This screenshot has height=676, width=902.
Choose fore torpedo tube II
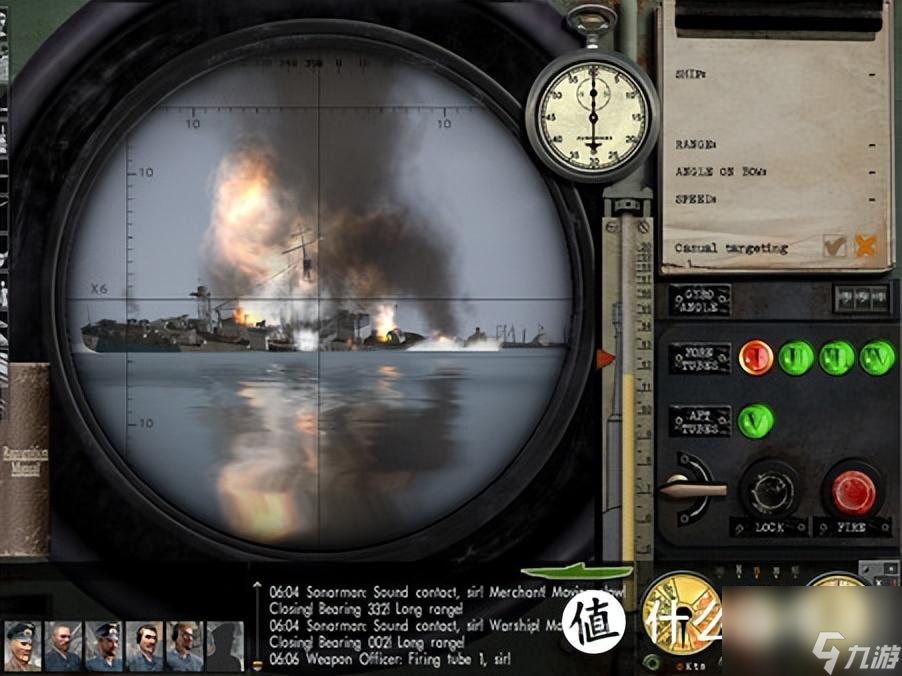pos(796,357)
